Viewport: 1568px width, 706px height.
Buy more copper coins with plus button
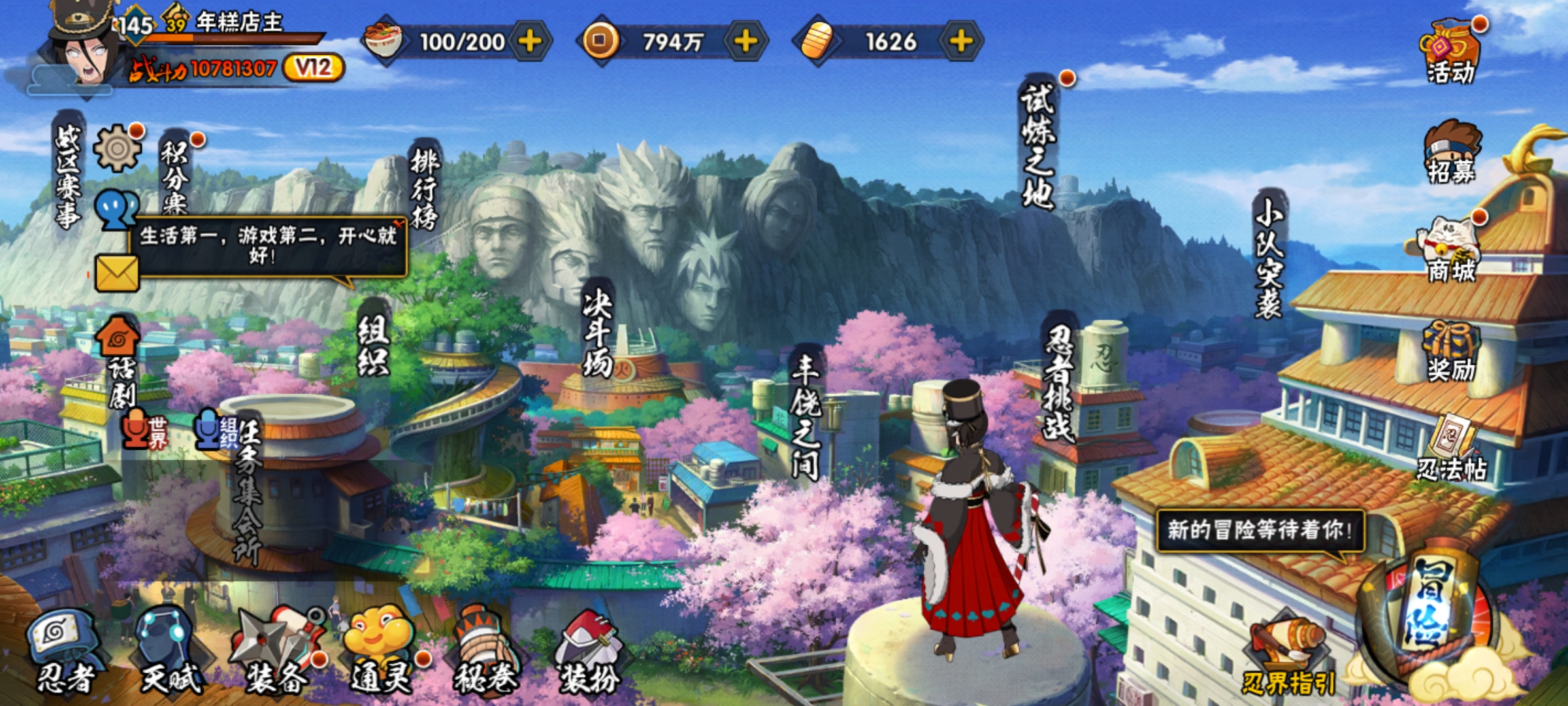point(745,42)
